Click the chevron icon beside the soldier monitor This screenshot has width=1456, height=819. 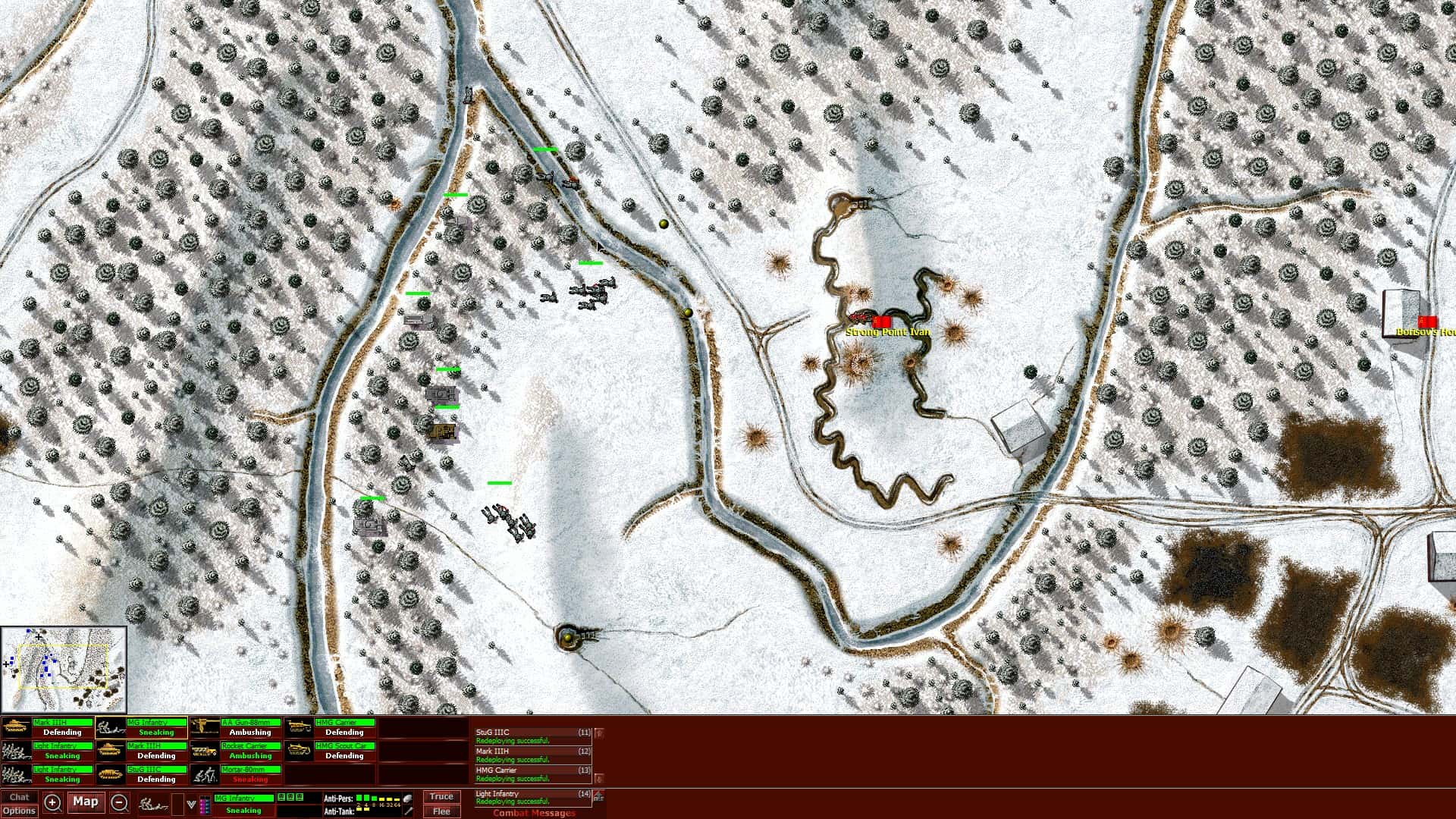click(191, 805)
